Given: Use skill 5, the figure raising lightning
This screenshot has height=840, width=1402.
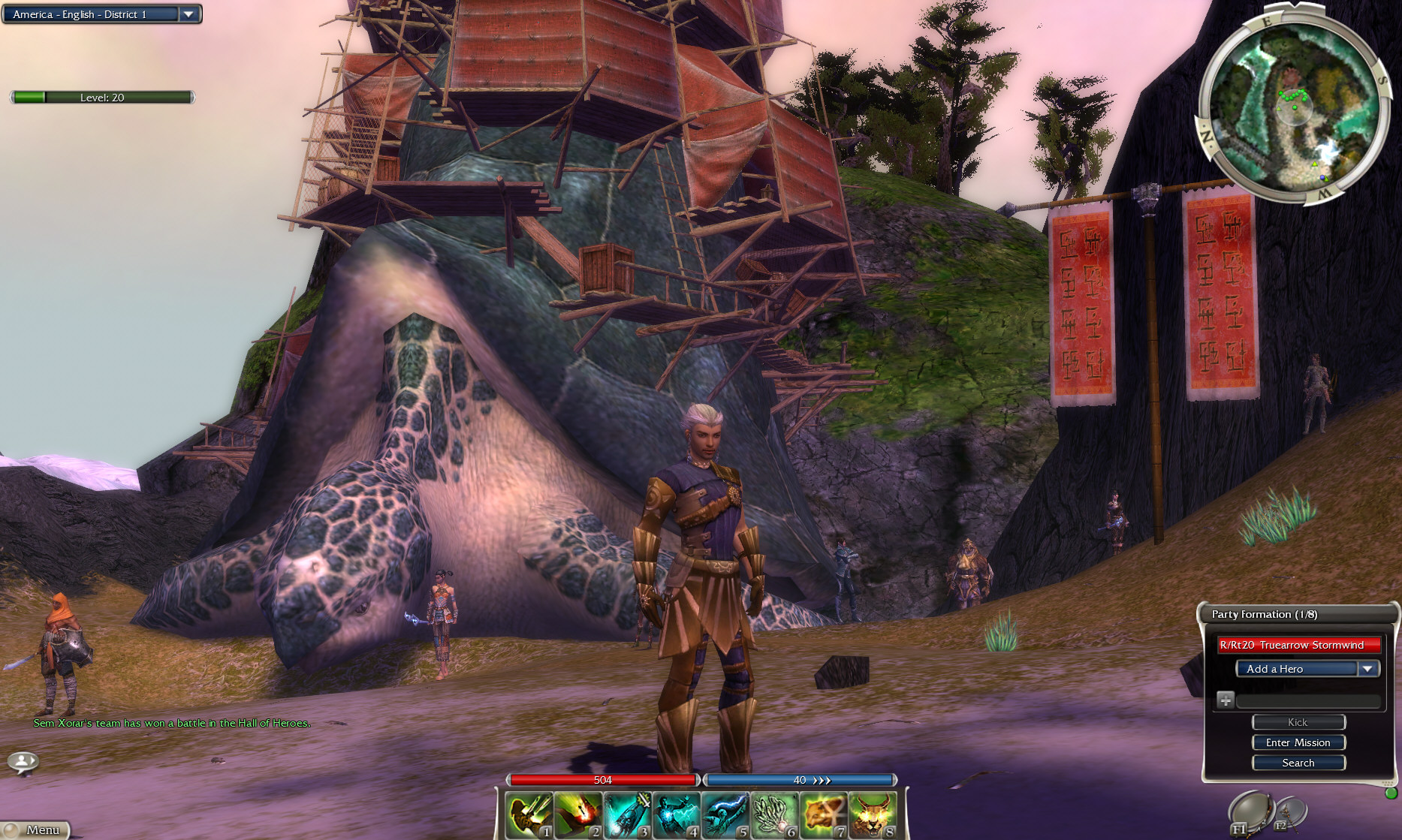Looking at the screenshot, I should [x=725, y=815].
